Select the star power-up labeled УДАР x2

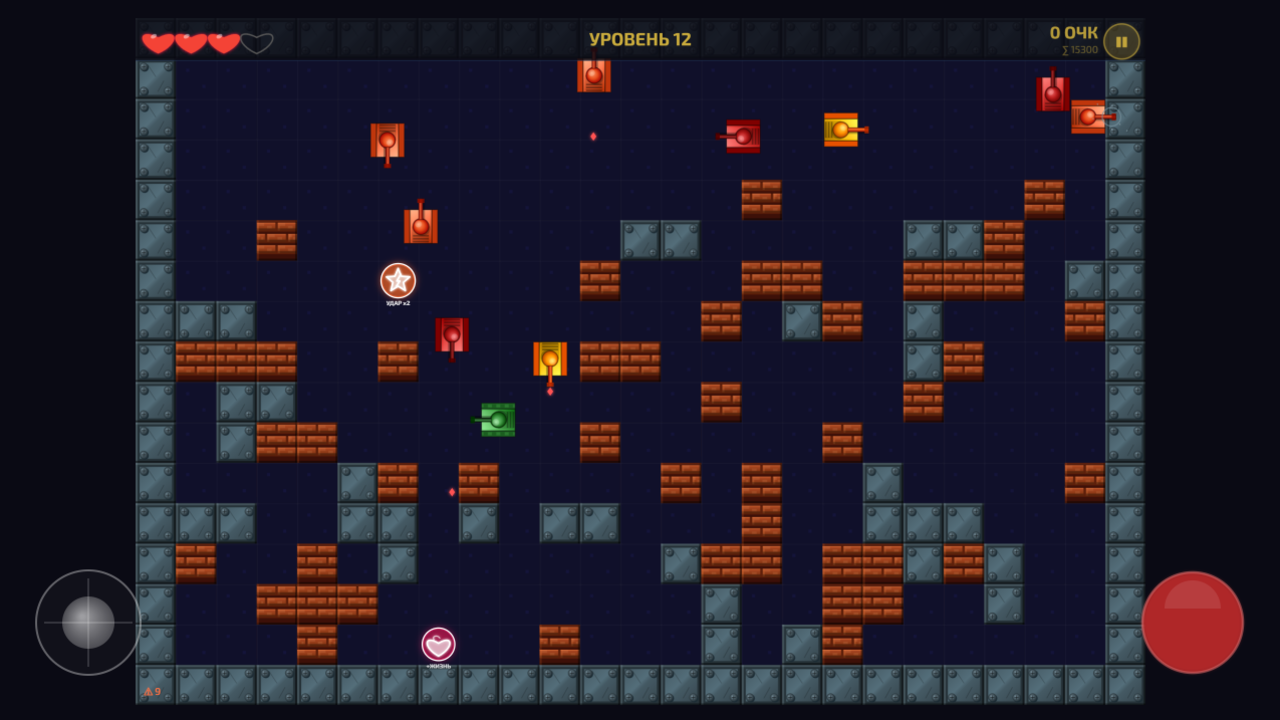coord(399,281)
